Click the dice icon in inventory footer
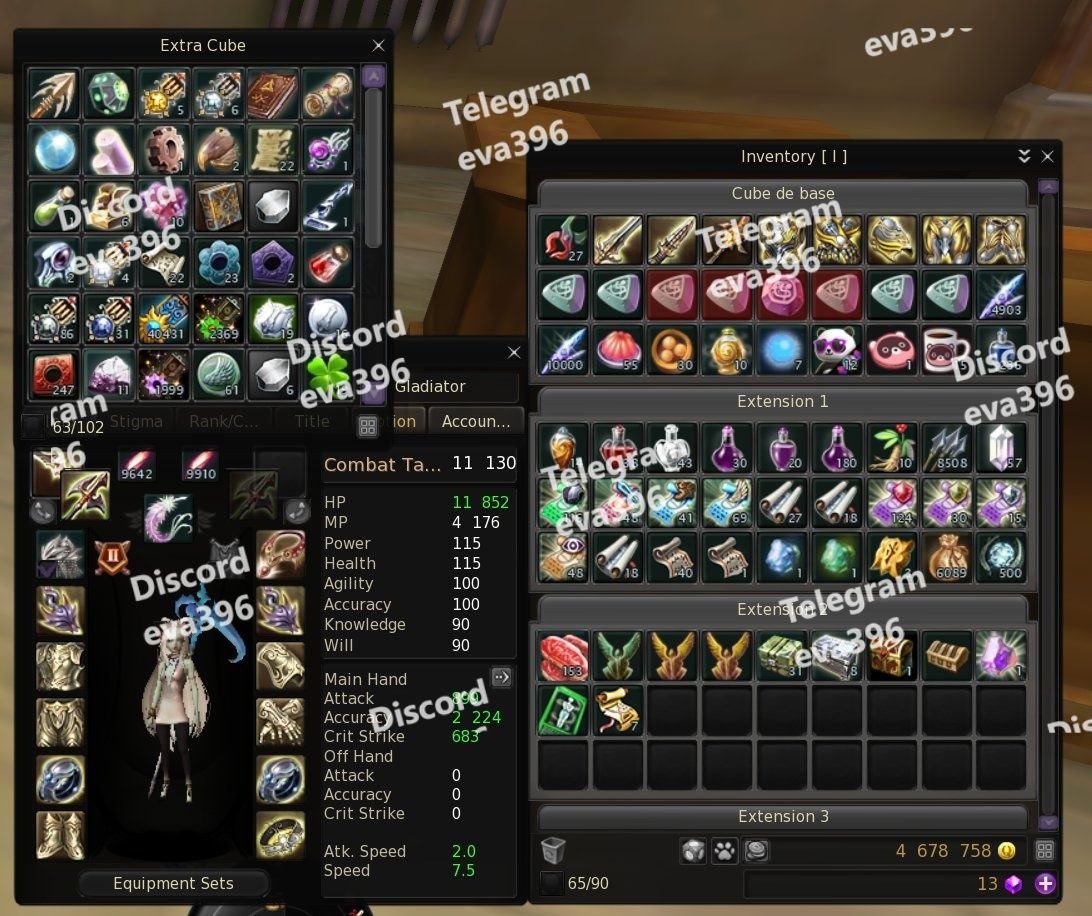 click(x=693, y=851)
